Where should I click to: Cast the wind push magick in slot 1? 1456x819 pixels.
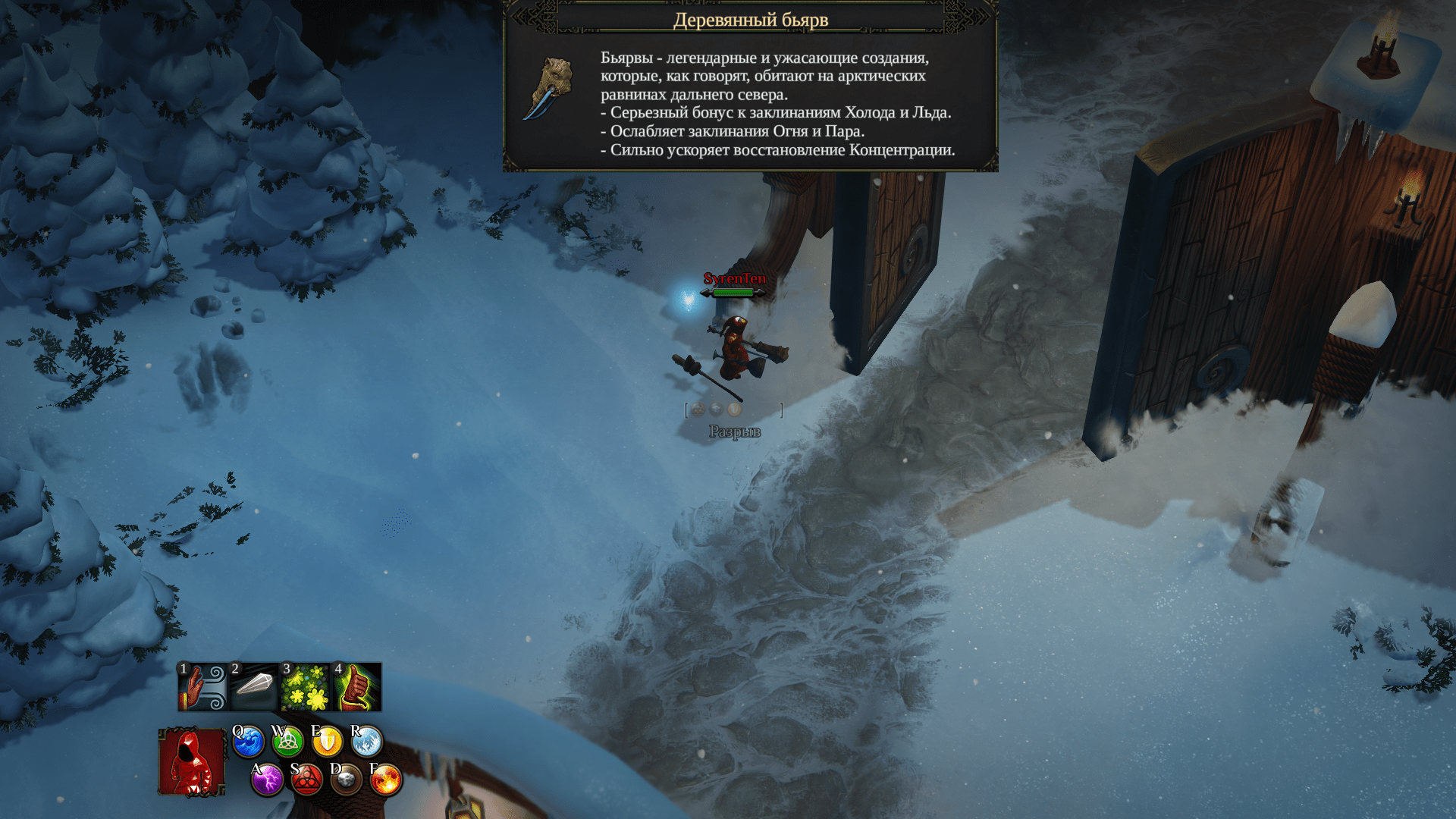pyautogui.click(x=202, y=687)
